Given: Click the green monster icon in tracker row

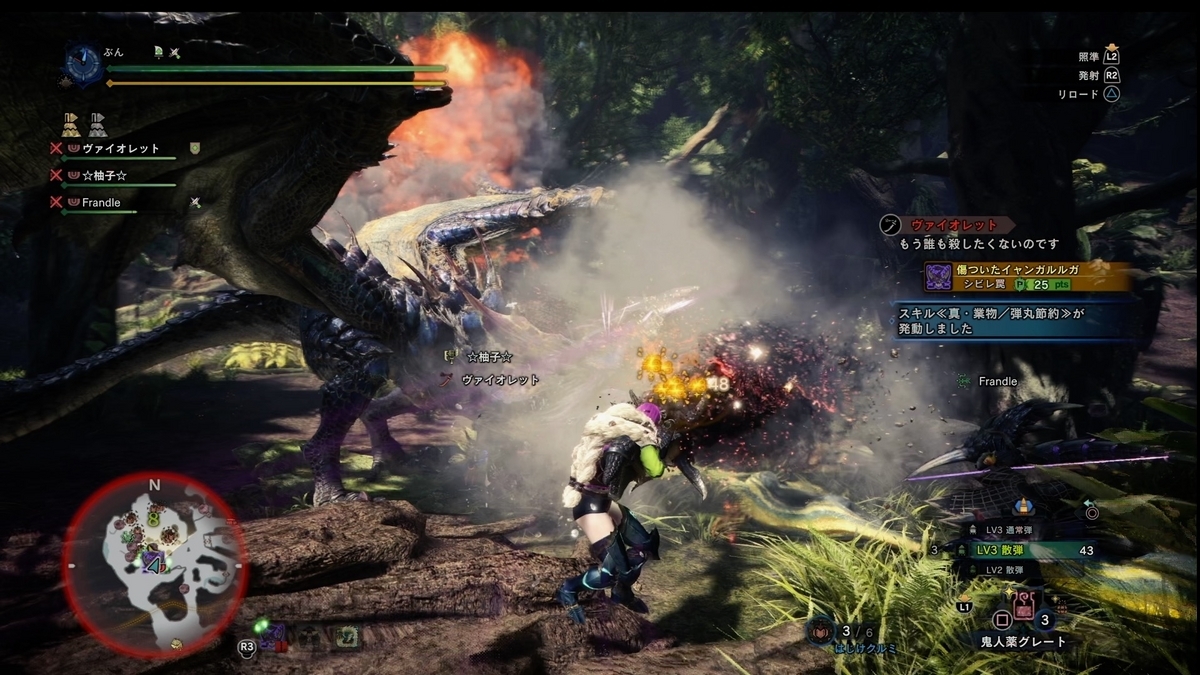Looking at the screenshot, I should (x=348, y=636).
